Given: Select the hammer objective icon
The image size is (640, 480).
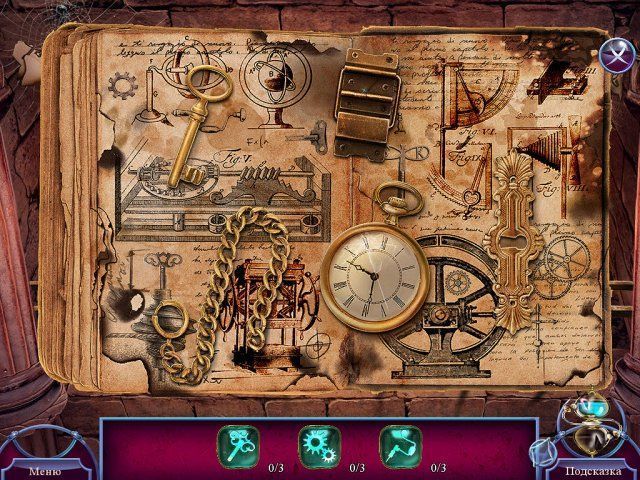Looking at the screenshot, I should coord(399,447).
